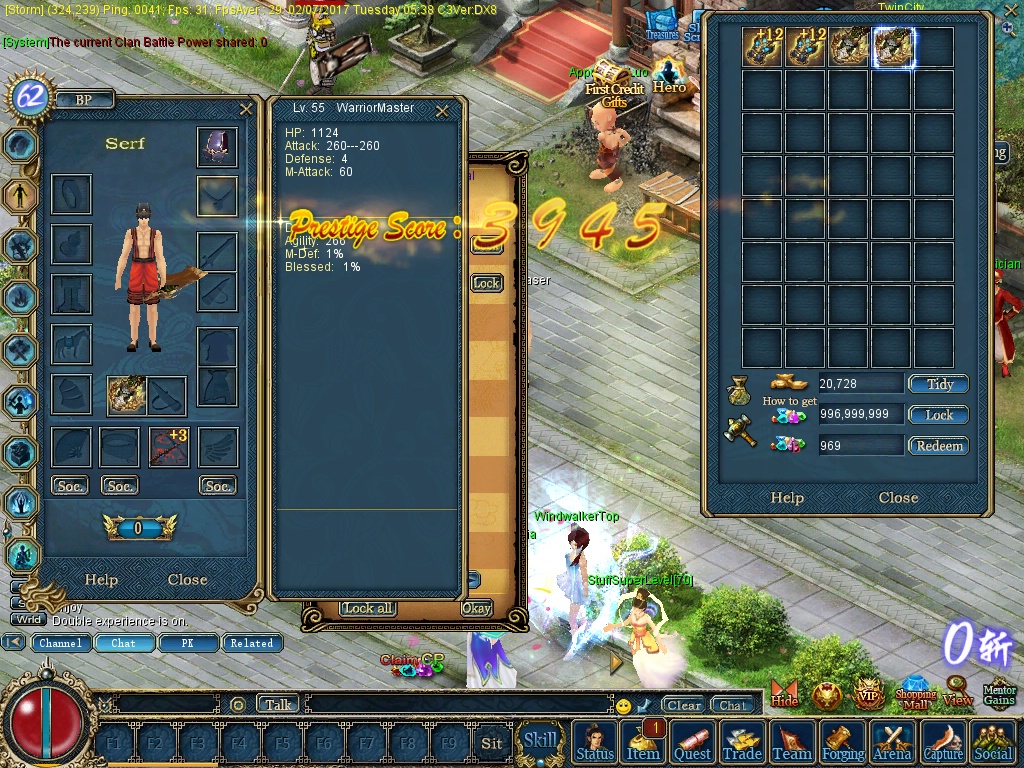Viewport: 1024px width, 768px height.
Task: Confirm with the Okay button
Action: click(477, 608)
